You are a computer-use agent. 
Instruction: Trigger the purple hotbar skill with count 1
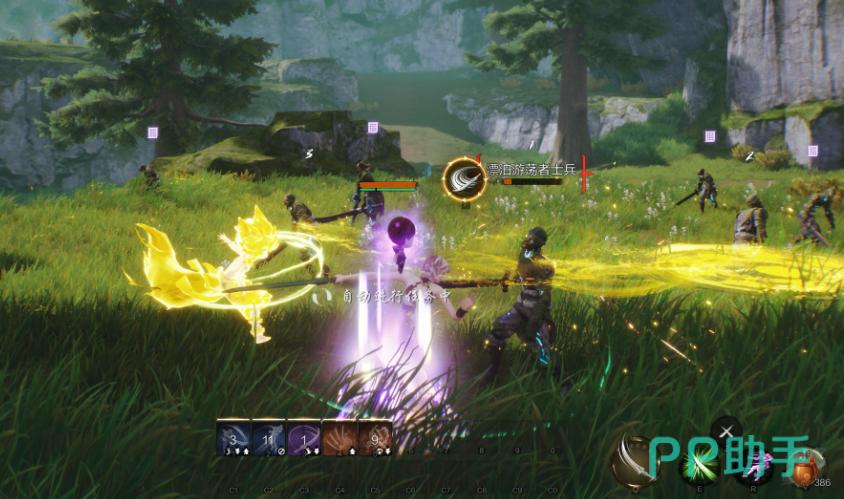(x=304, y=438)
